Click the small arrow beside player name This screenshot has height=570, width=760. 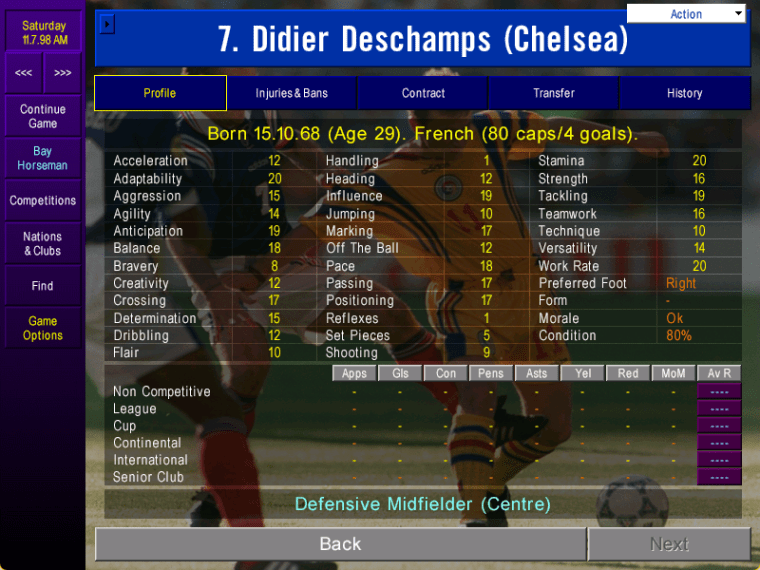[x=108, y=25]
